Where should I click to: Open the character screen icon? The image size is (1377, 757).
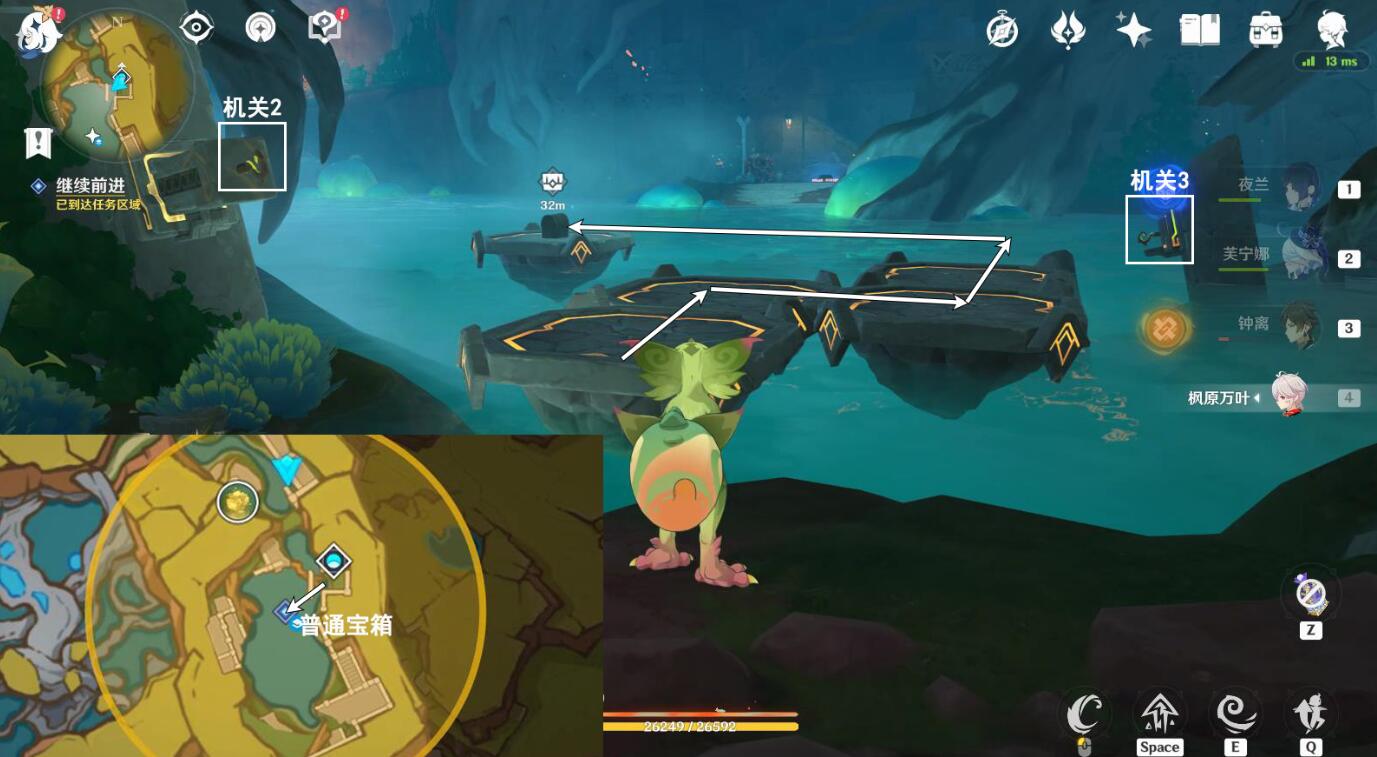pos(1332,30)
